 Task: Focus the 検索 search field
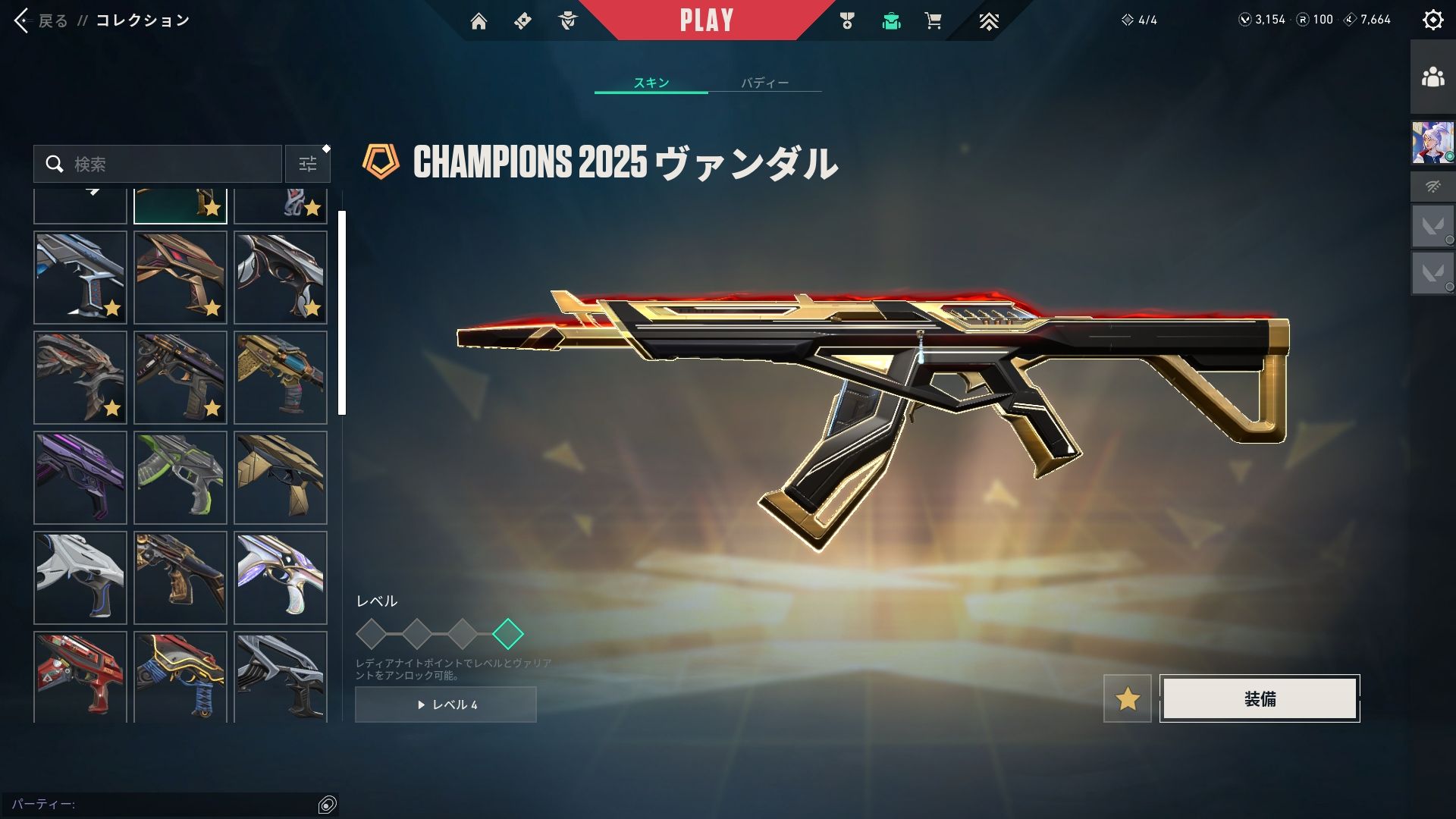(x=167, y=164)
